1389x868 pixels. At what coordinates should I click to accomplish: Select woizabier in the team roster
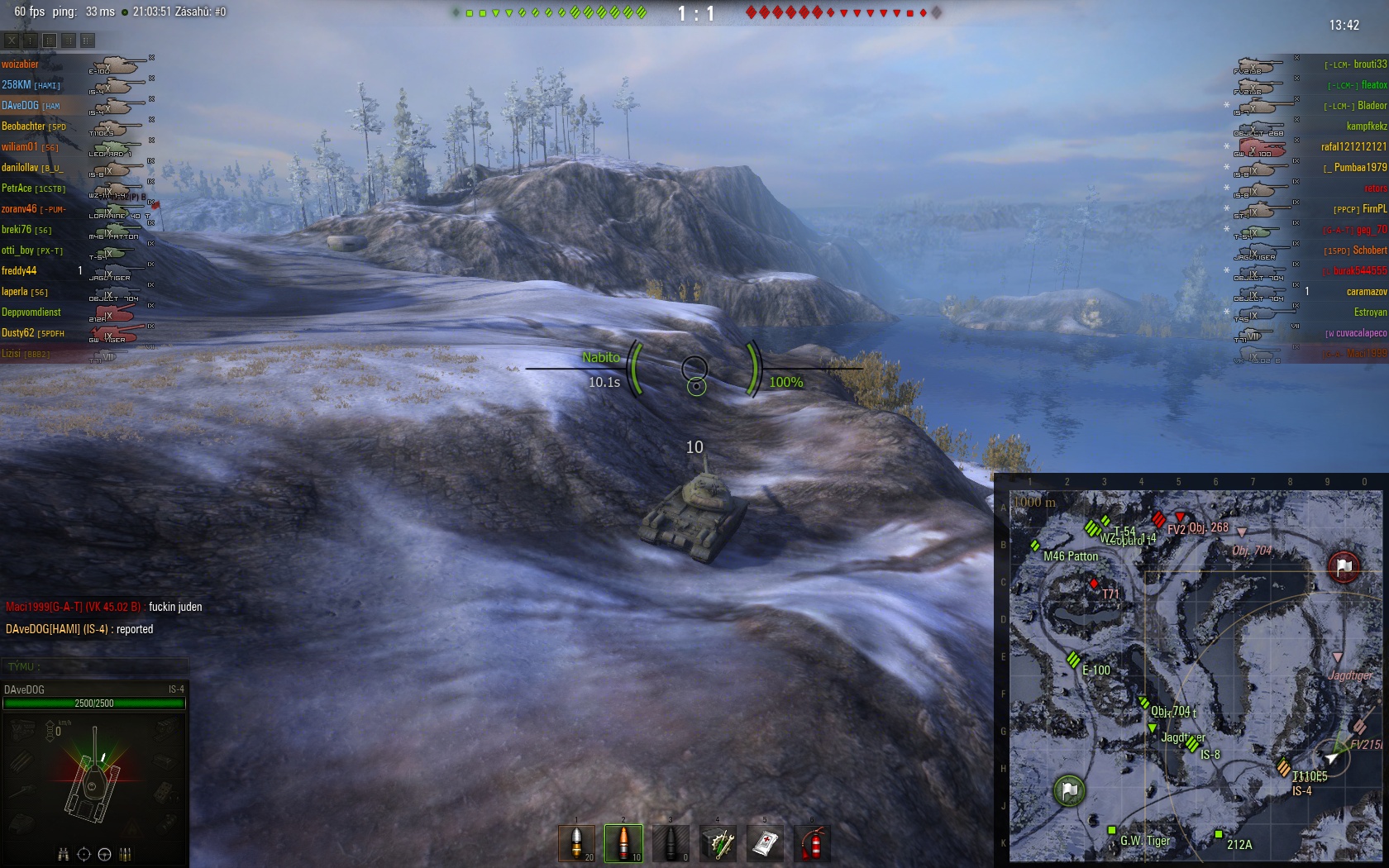pyautogui.click(x=21, y=64)
